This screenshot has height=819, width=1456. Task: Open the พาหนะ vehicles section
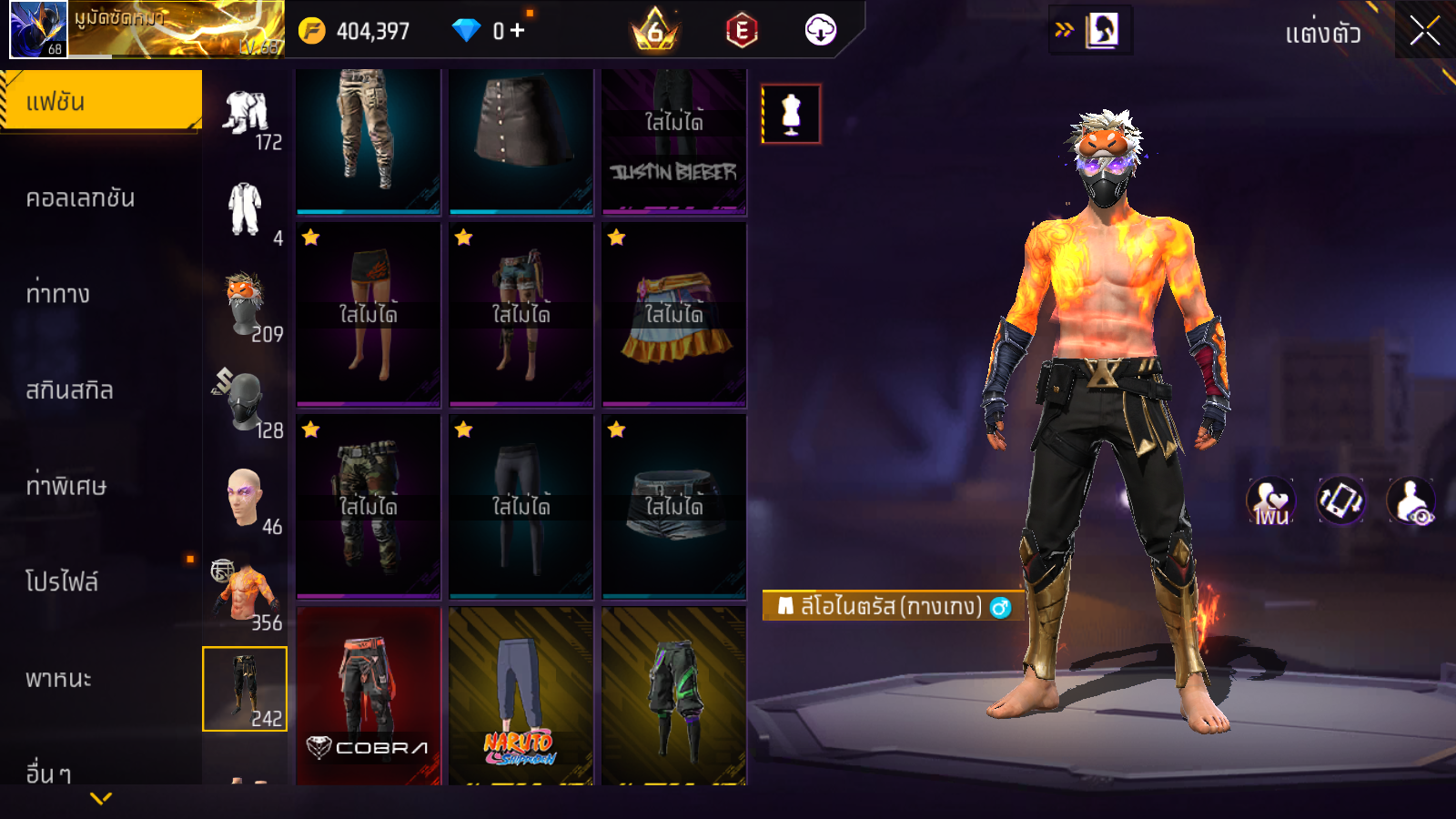(x=58, y=679)
